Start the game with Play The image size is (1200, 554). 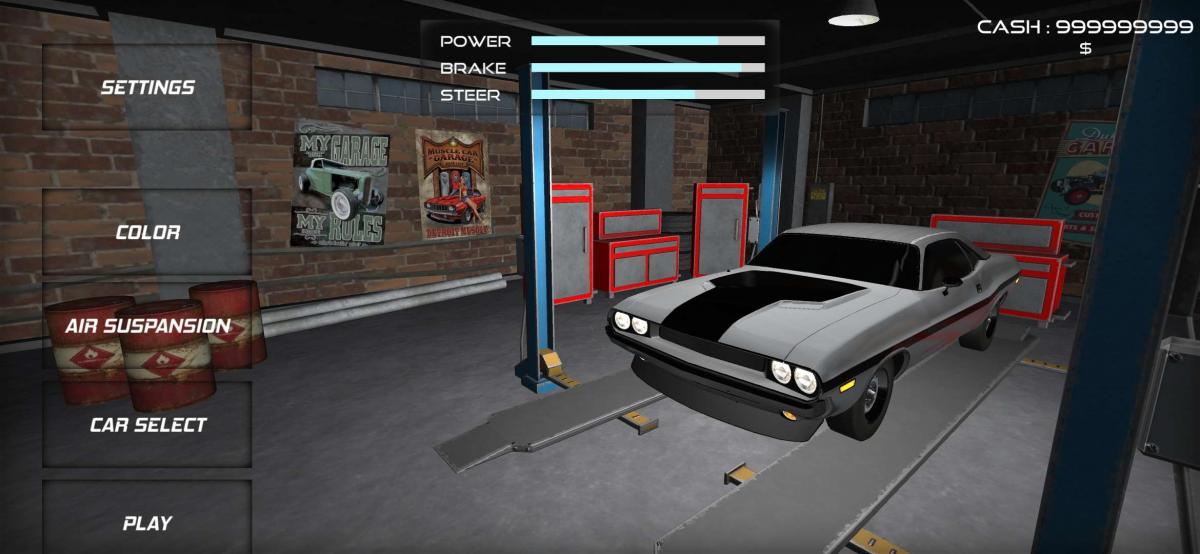click(x=148, y=522)
